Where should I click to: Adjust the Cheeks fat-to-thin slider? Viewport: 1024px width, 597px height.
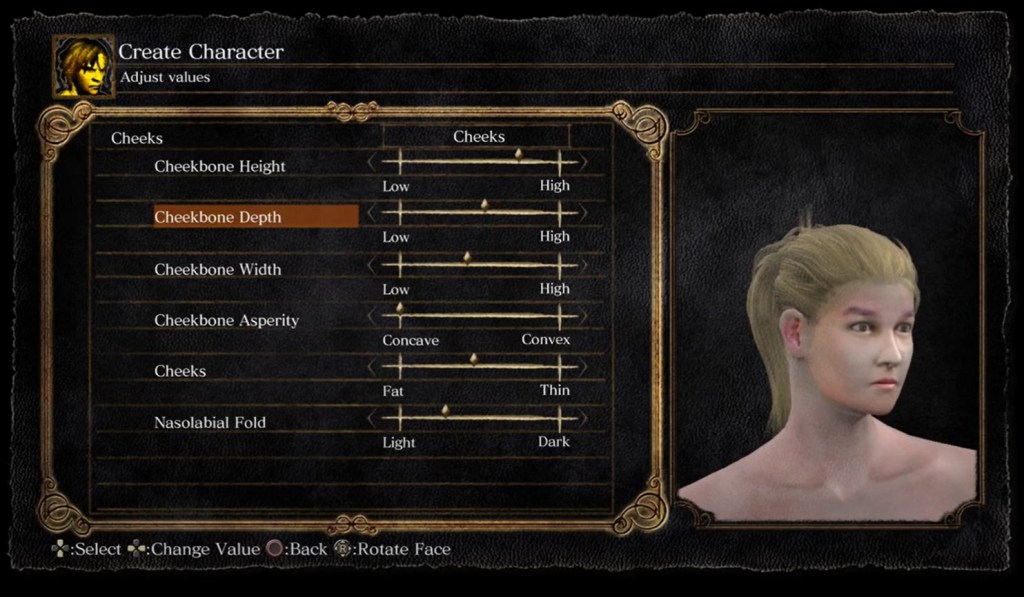pos(474,366)
